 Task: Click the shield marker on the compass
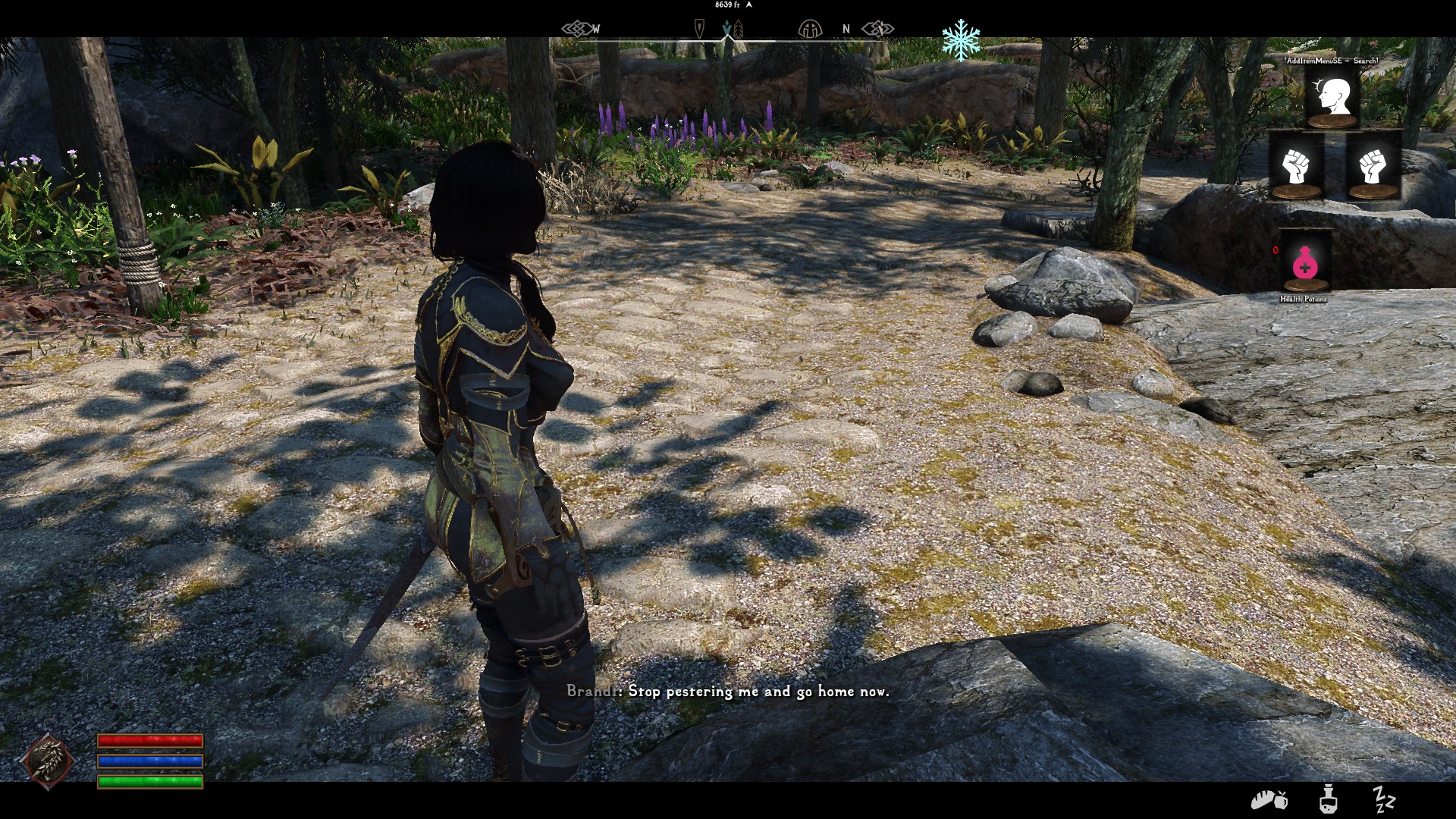[x=699, y=30]
